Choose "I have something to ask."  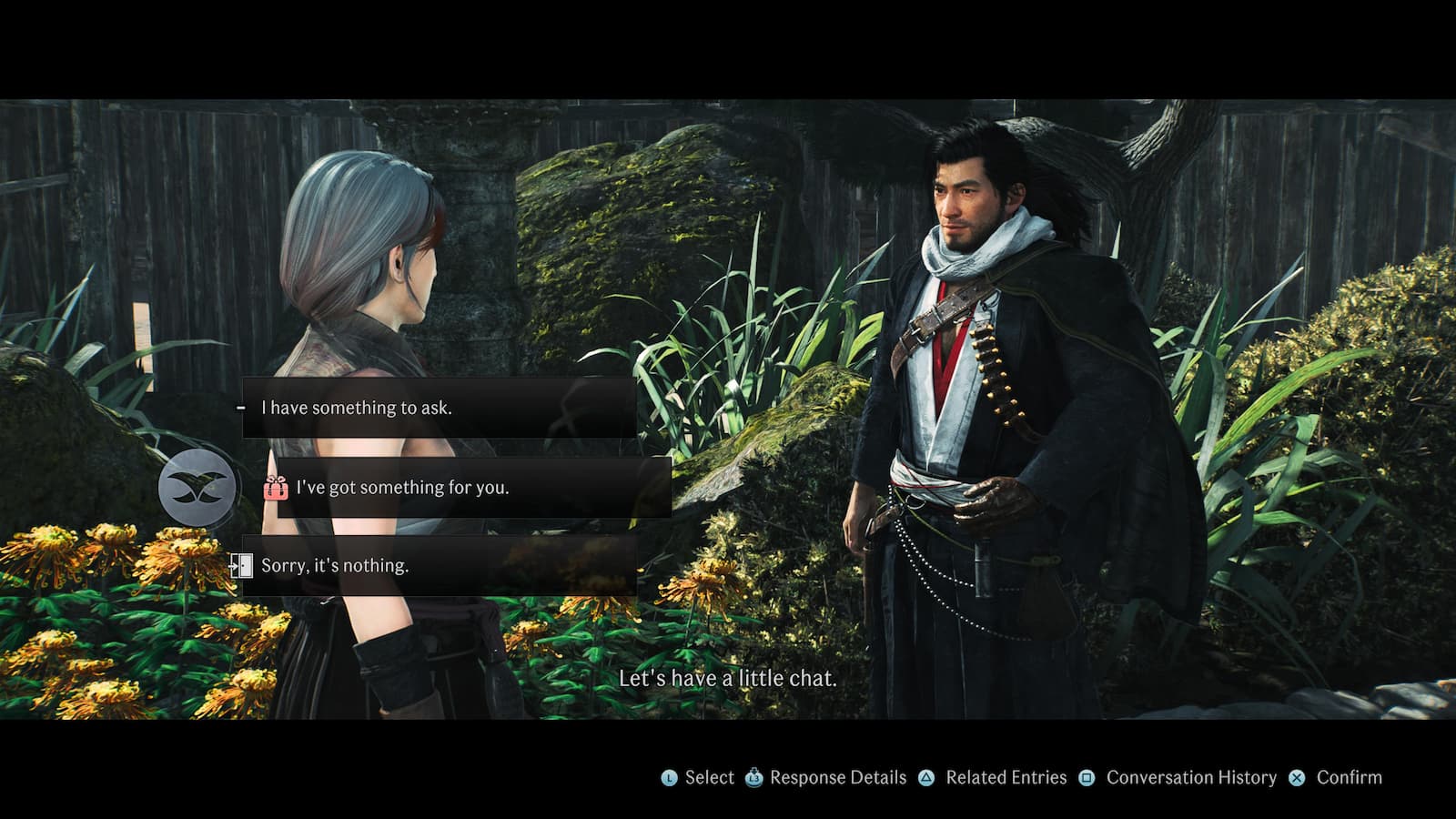pos(439,408)
